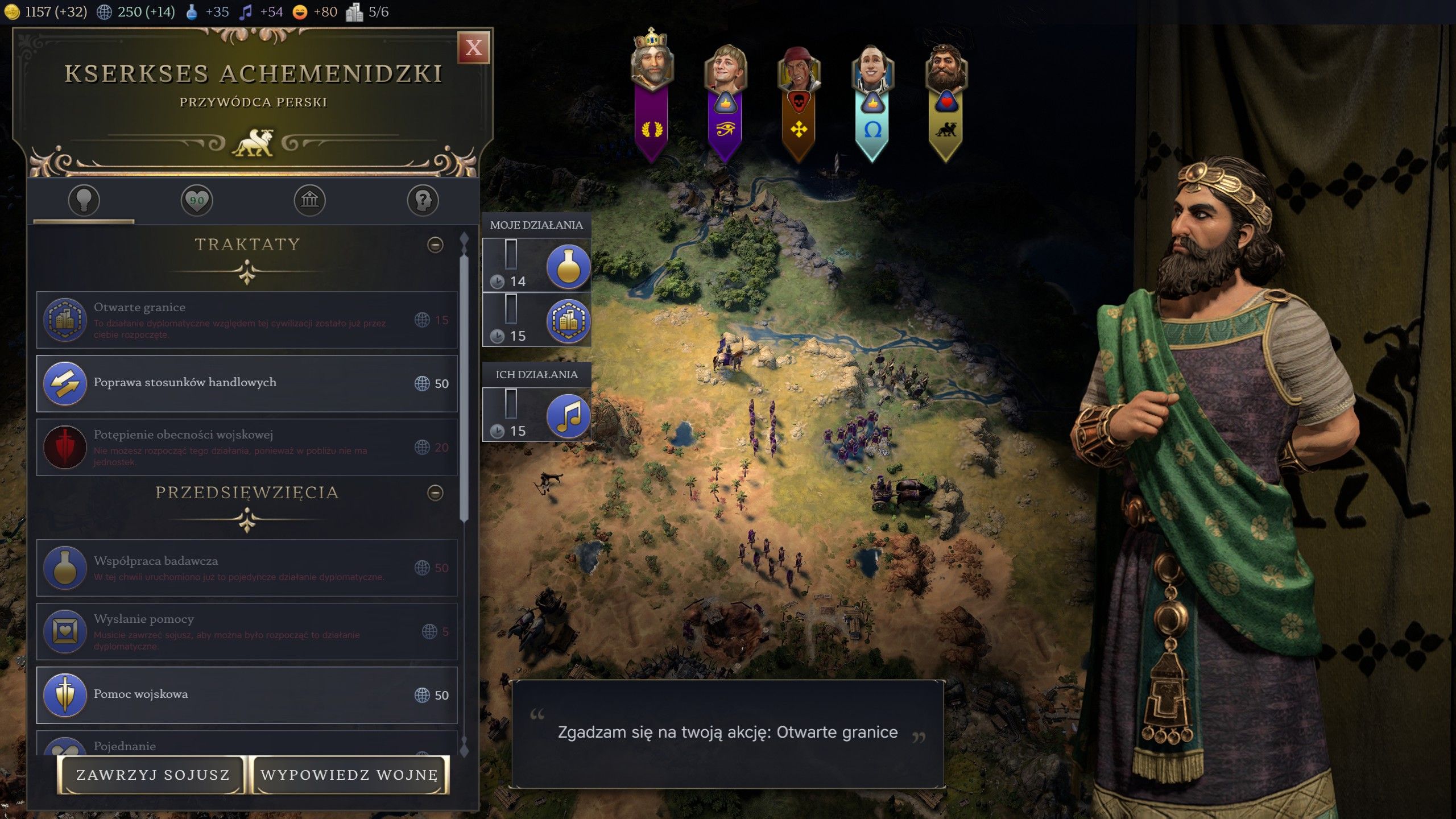Open my active science flask action
The height and width of the screenshot is (819, 1456).
[x=568, y=266]
